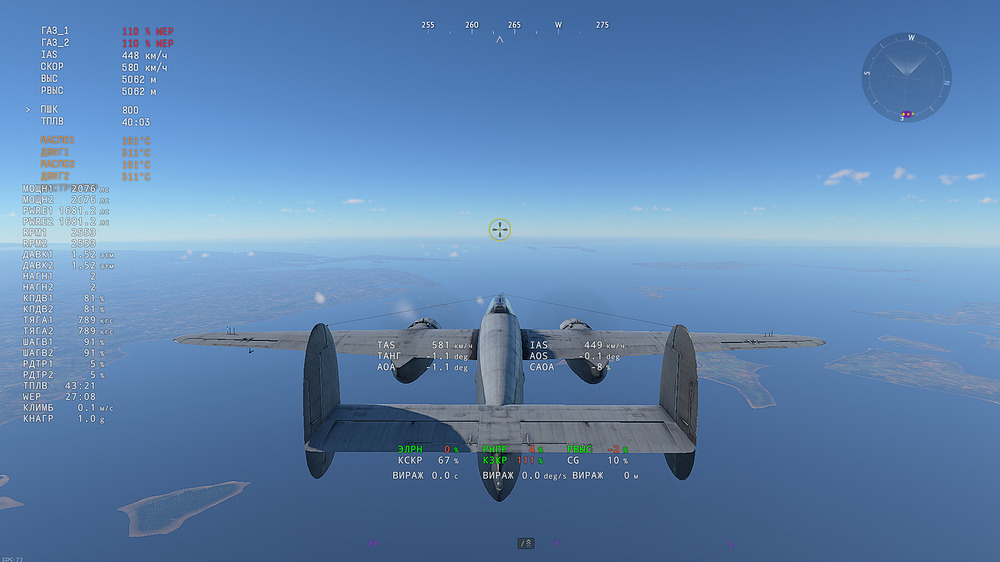Click the dark rocket icon at bottom center
The image size is (1000, 562).
pyautogui.click(x=526, y=543)
